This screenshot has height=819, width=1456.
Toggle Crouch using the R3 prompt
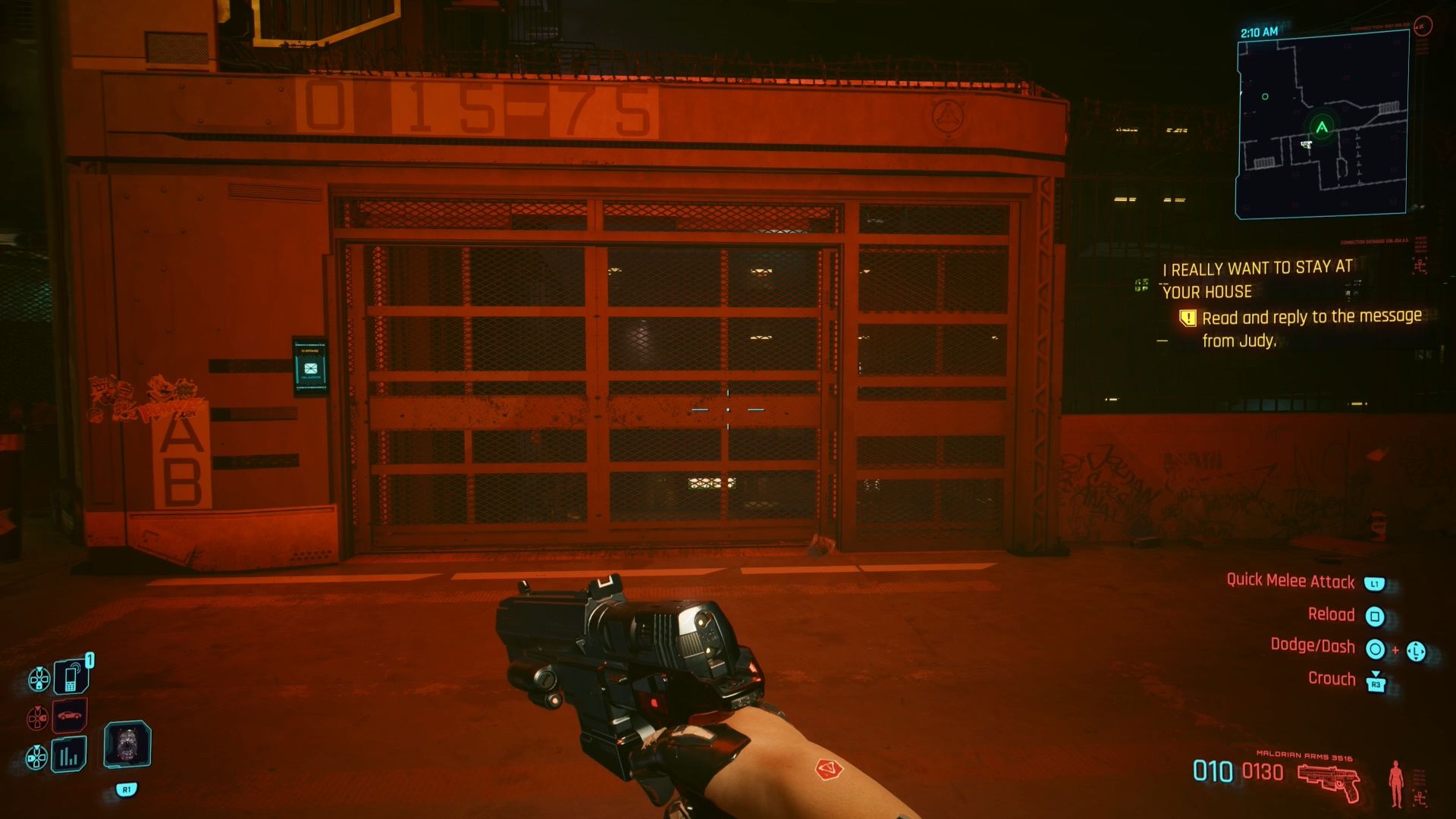click(x=1376, y=679)
